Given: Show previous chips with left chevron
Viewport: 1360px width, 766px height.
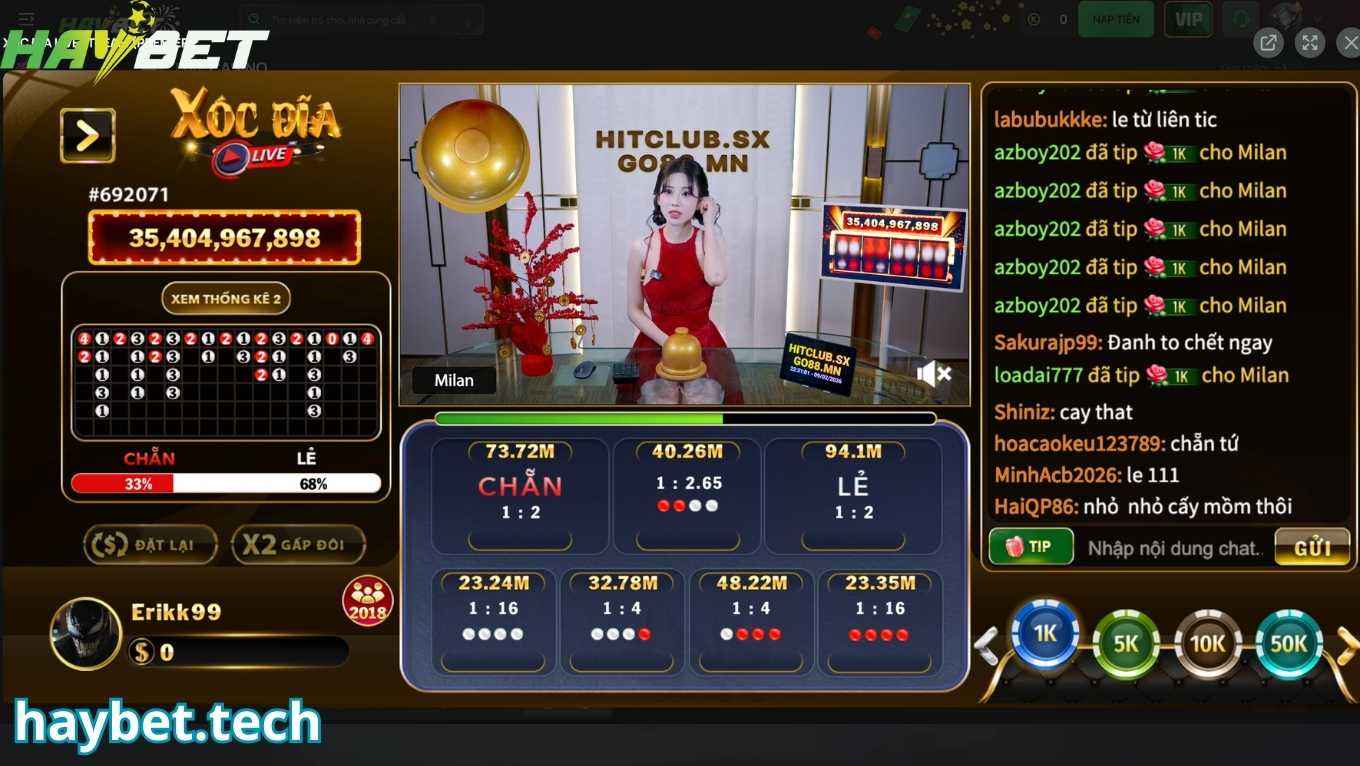Looking at the screenshot, I should click(984, 645).
